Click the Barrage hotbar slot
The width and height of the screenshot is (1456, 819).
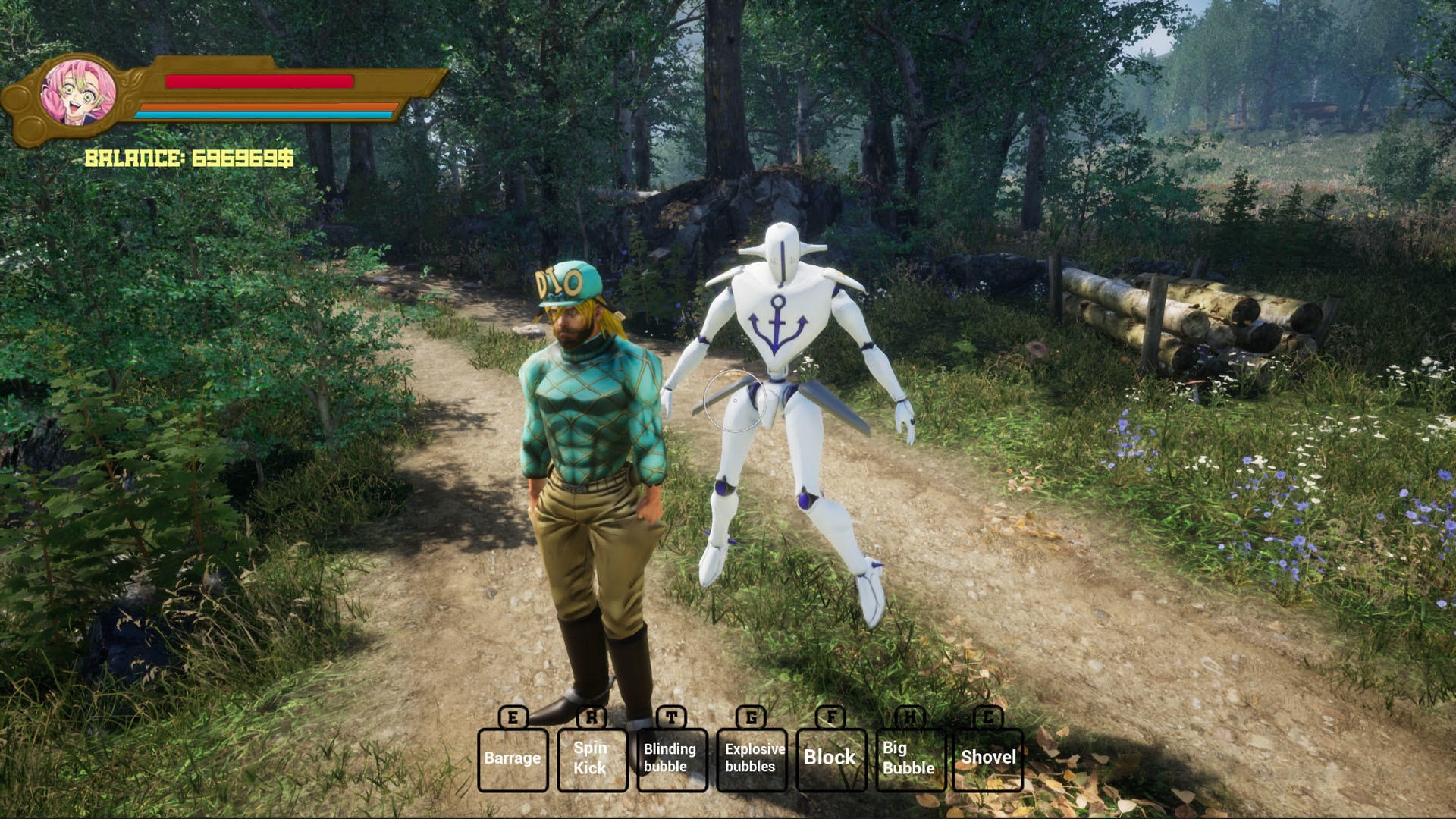click(513, 758)
